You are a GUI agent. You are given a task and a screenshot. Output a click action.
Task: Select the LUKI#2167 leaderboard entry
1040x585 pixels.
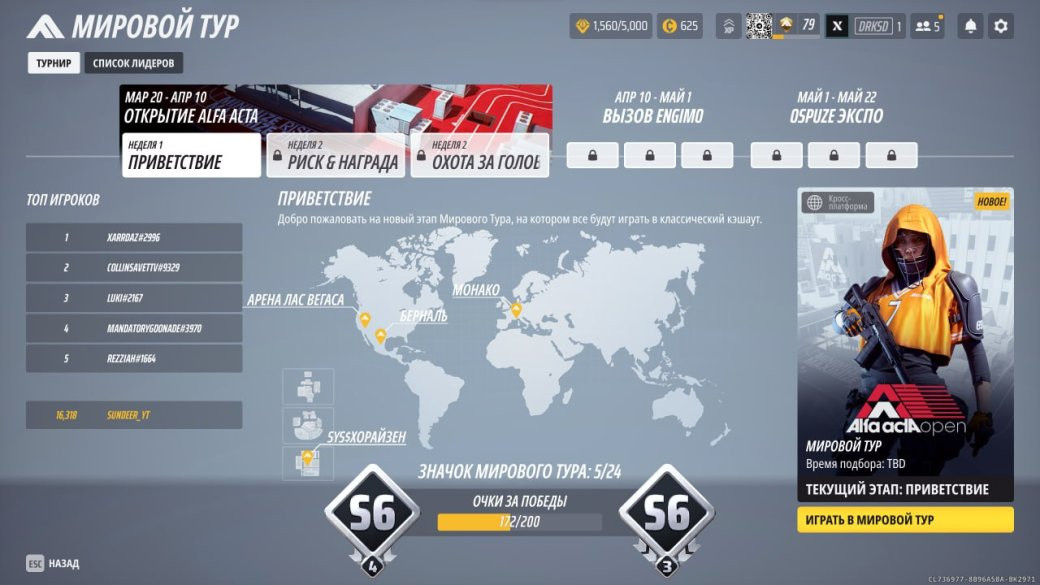pos(134,298)
